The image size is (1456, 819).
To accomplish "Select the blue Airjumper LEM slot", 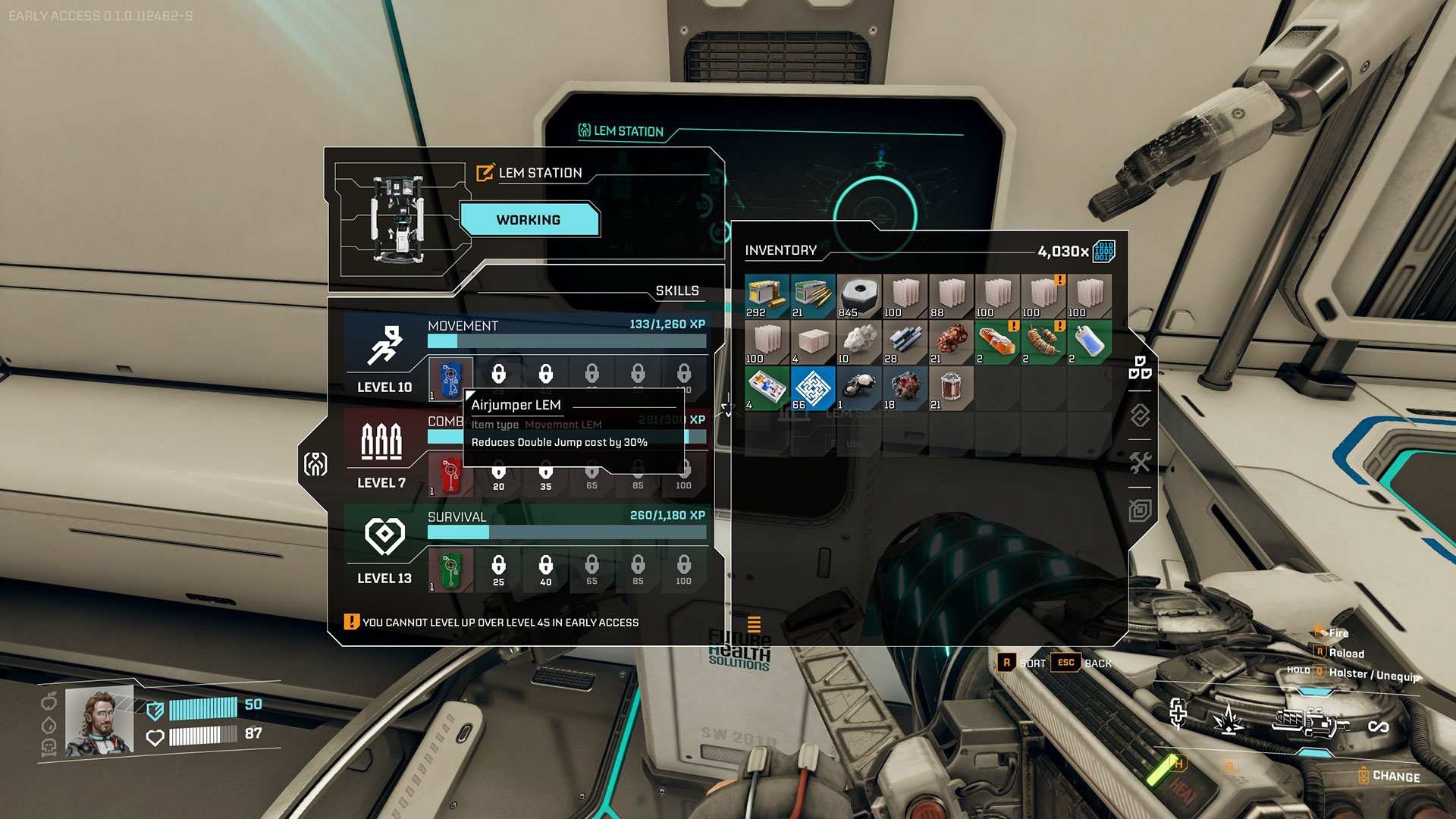I will point(450,378).
